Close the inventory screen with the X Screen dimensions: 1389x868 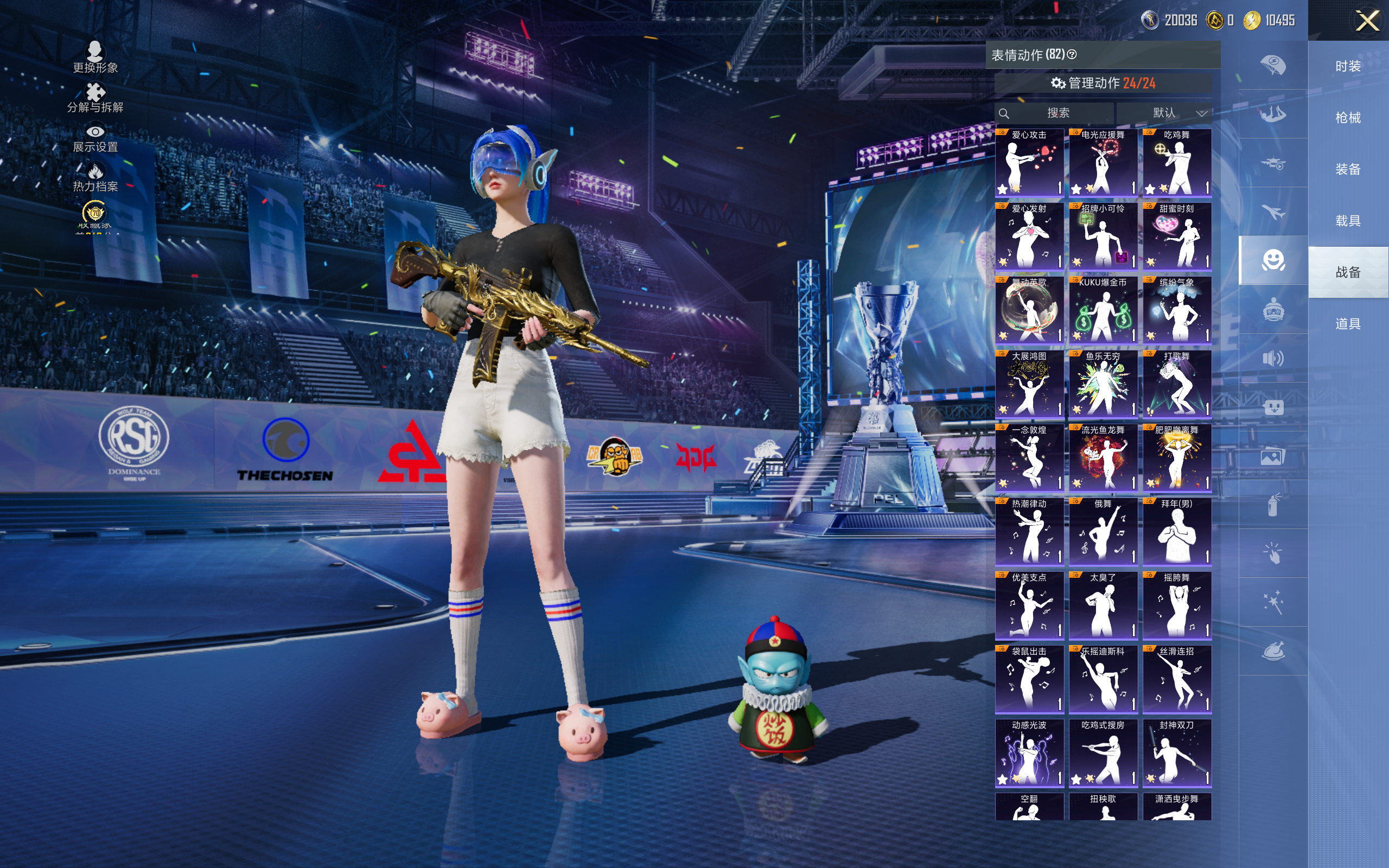pos(1367,21)
